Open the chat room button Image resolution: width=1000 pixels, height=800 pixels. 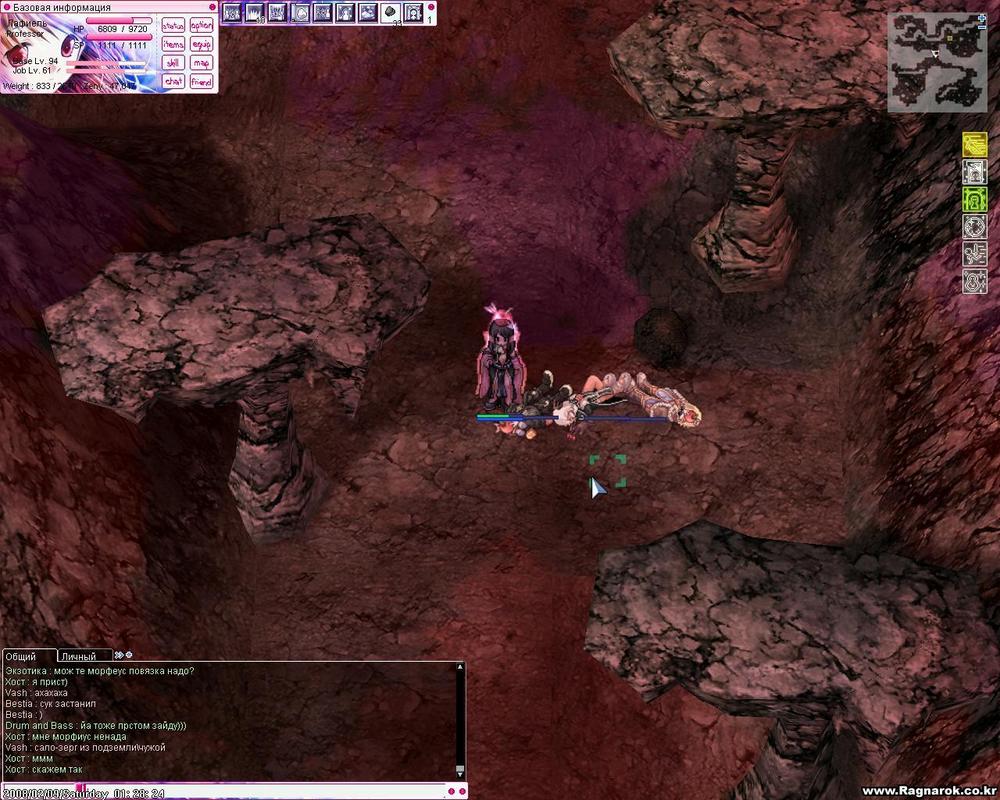click(x=173, y=81)
